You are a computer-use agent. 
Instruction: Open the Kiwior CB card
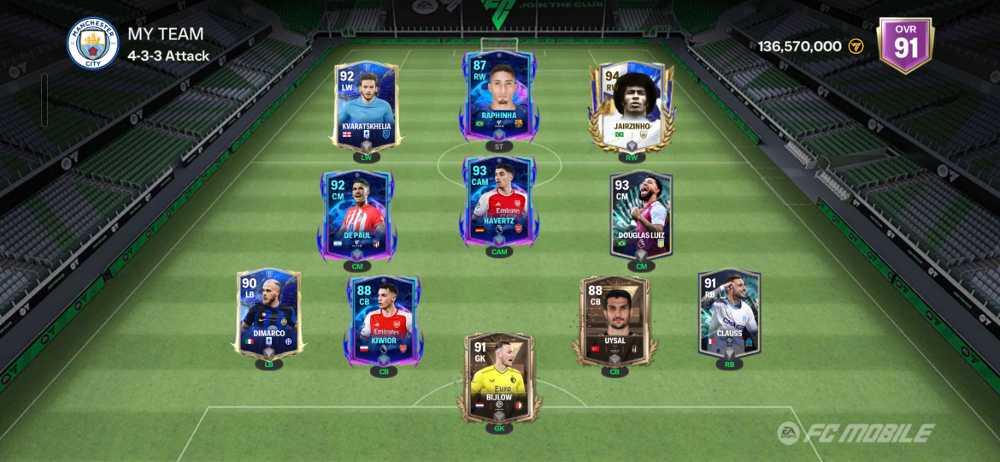click(x=384, y=318)
